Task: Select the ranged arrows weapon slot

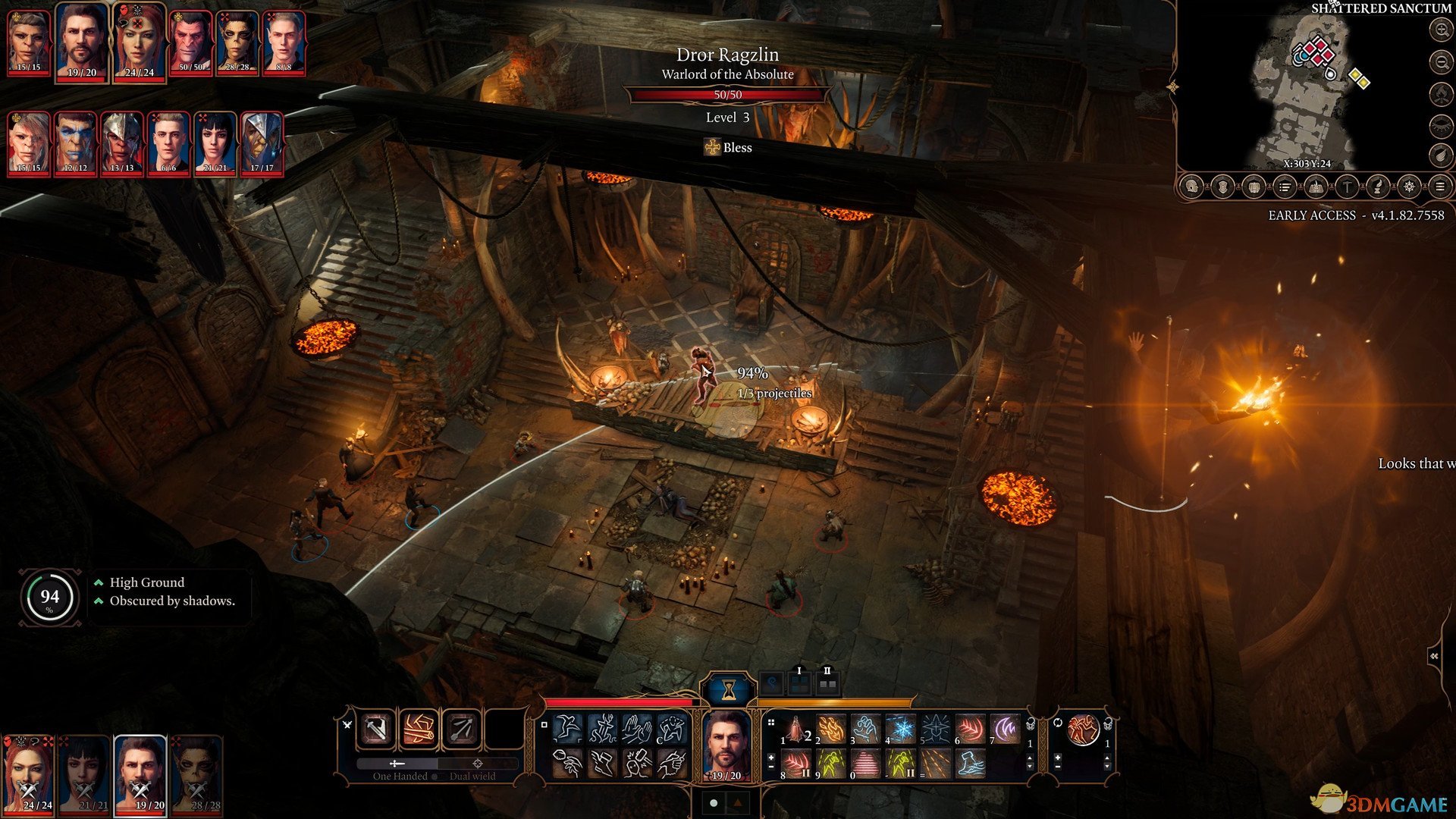Action: coord(462,730)
